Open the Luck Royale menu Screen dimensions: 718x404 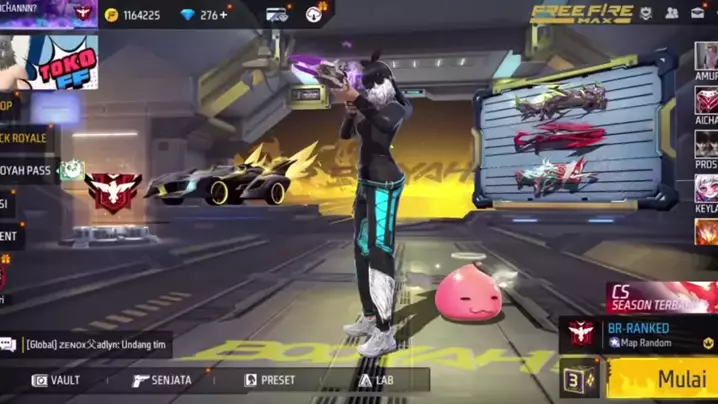pyautogui.click(x=24, y=137)
